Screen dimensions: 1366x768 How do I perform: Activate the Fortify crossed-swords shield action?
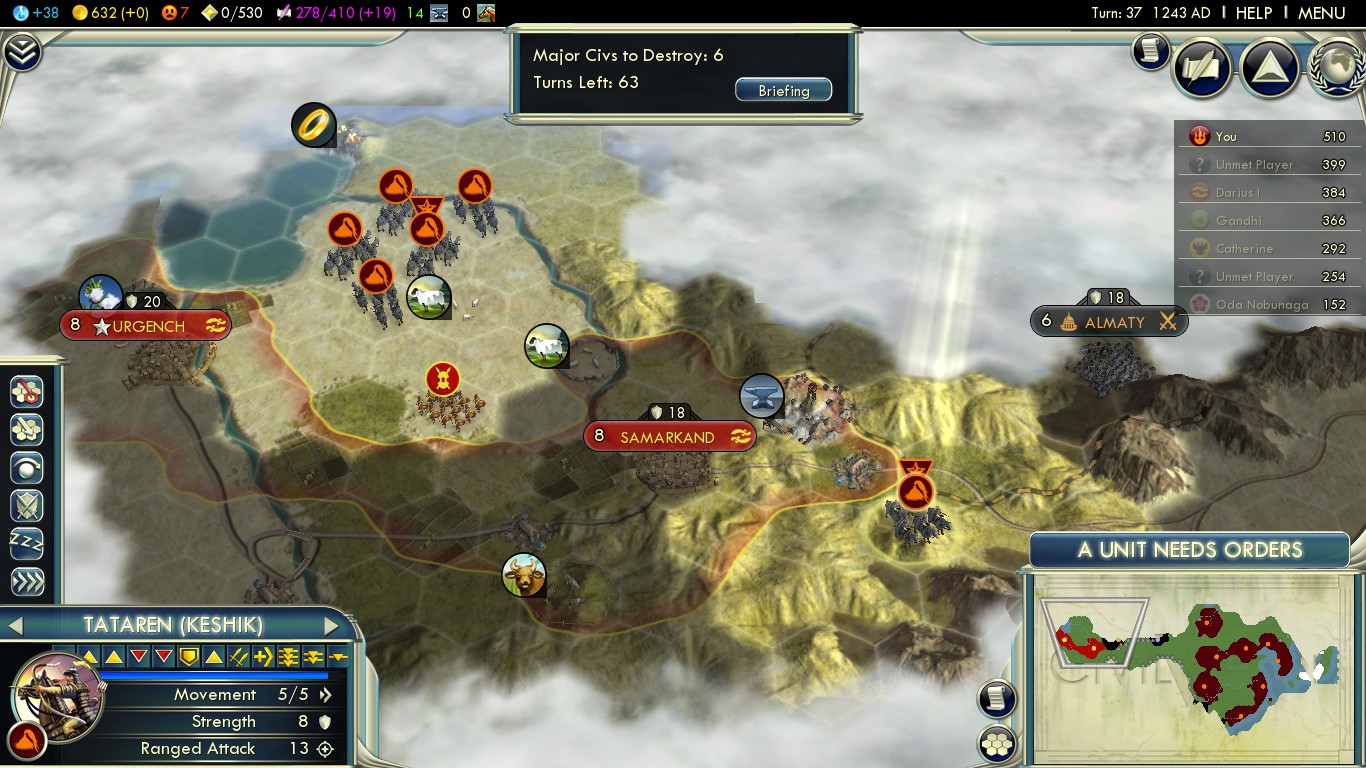[27, 506]
